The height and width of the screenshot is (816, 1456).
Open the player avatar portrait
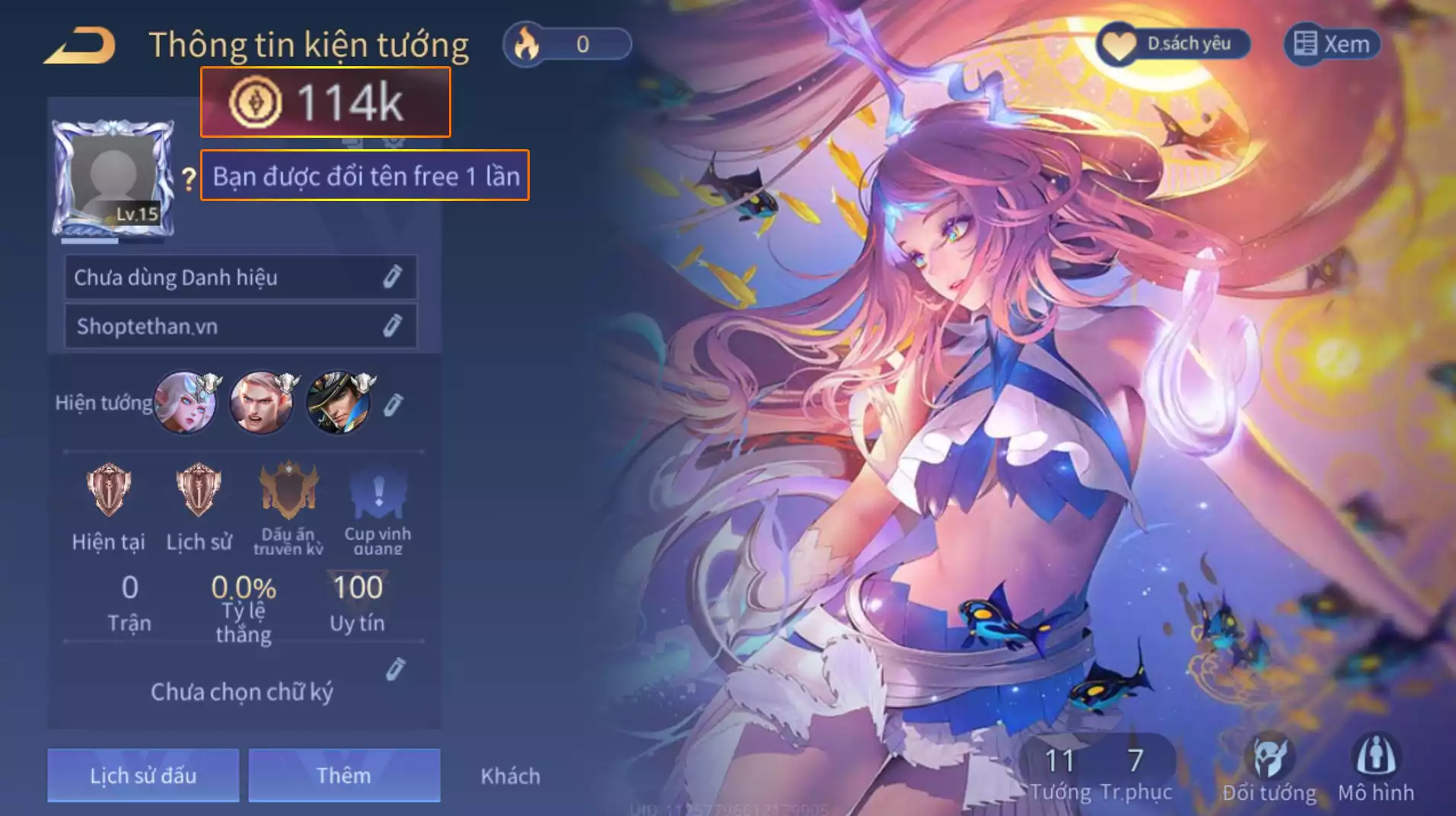[113, 177]
